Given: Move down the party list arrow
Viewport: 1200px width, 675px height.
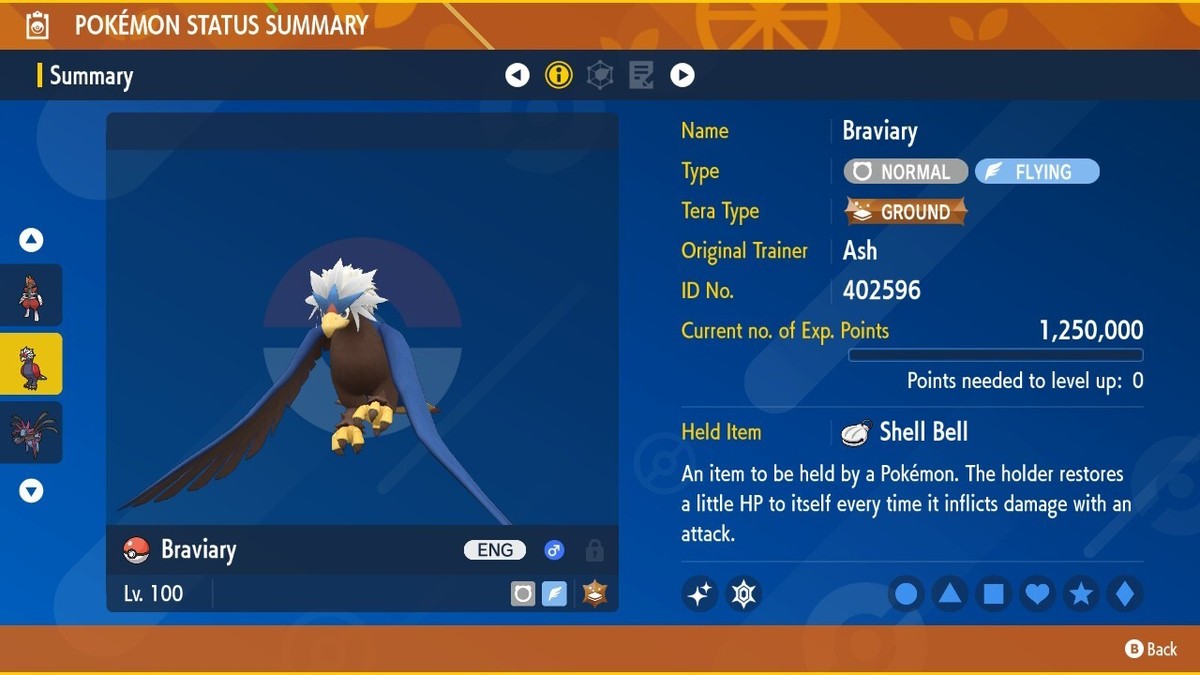Looking at the screenshot, I should pos(31,491).
